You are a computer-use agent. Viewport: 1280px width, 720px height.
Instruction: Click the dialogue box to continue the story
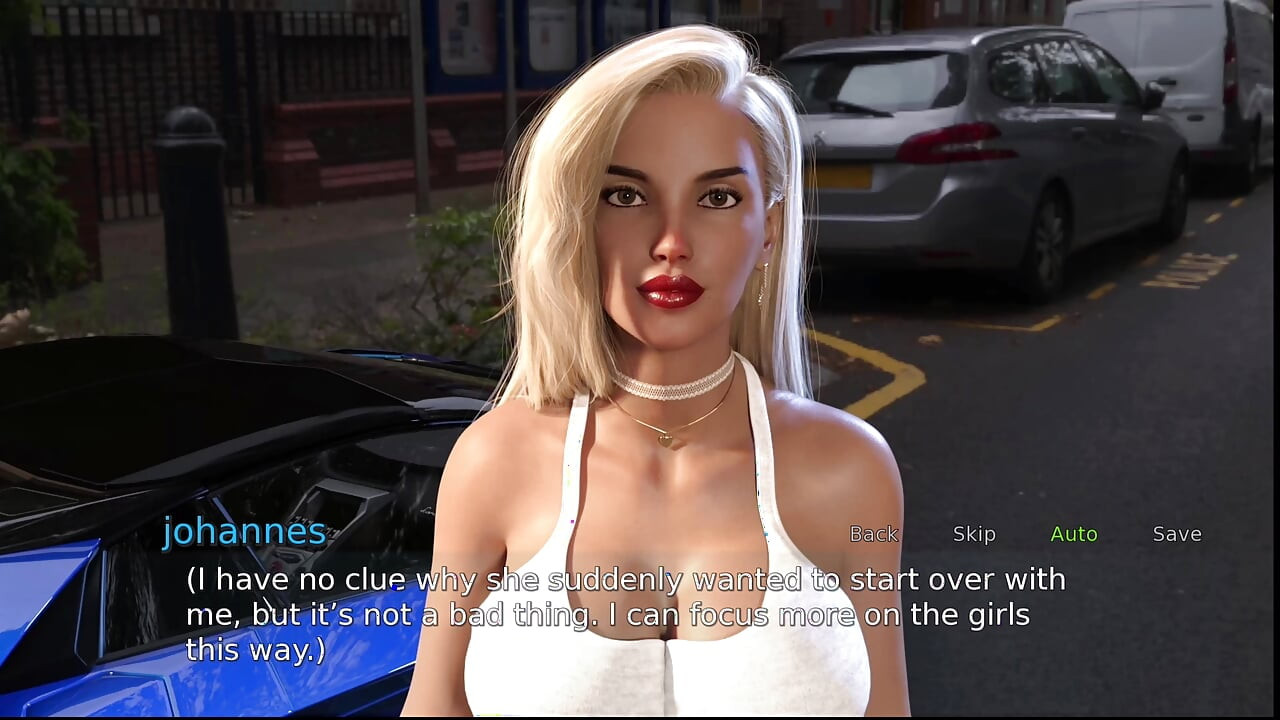click(x=620, y=613)
